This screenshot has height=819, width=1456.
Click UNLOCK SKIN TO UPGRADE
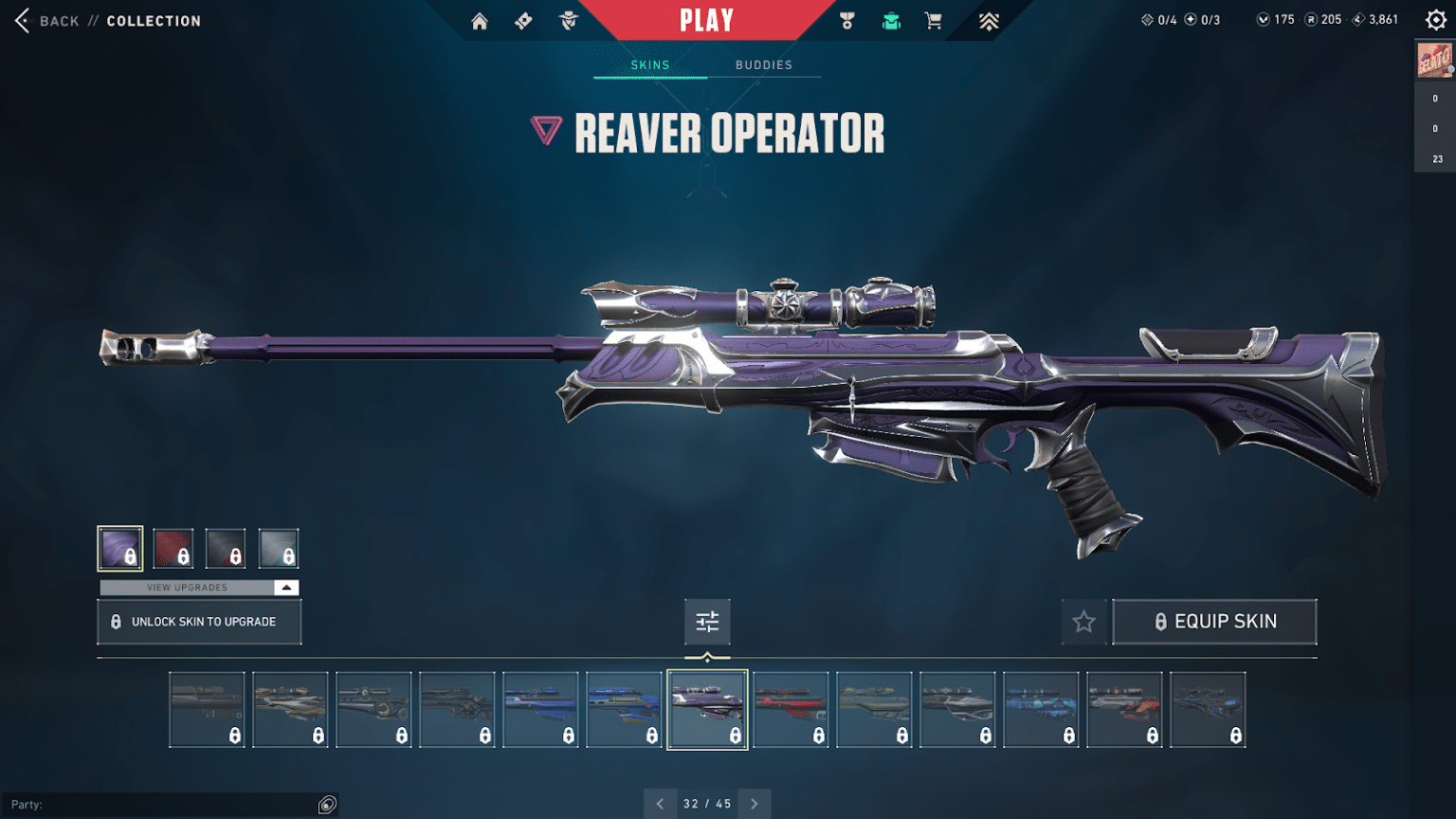[x=198, y=622]
